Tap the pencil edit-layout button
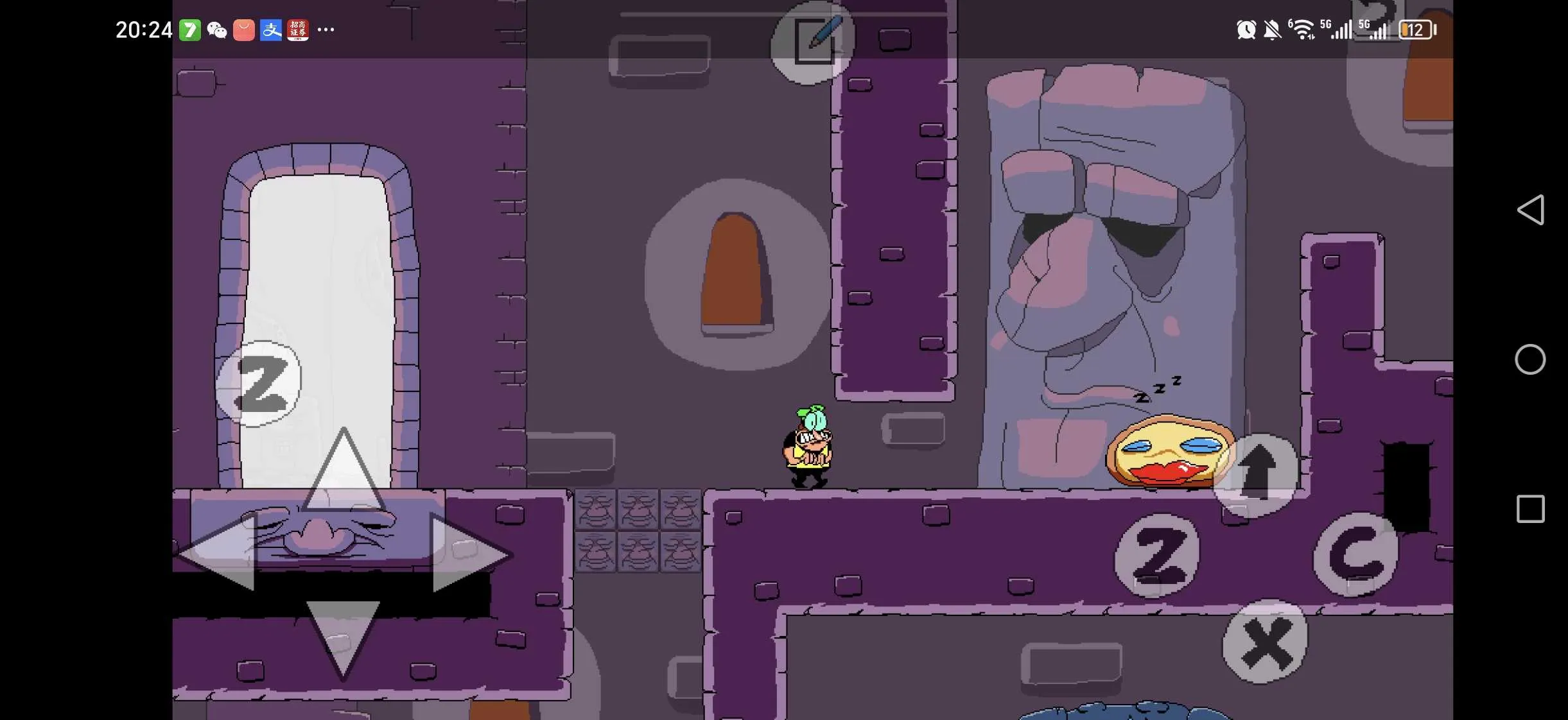The width and height of the screenshot is (1568, 720). 813,41
